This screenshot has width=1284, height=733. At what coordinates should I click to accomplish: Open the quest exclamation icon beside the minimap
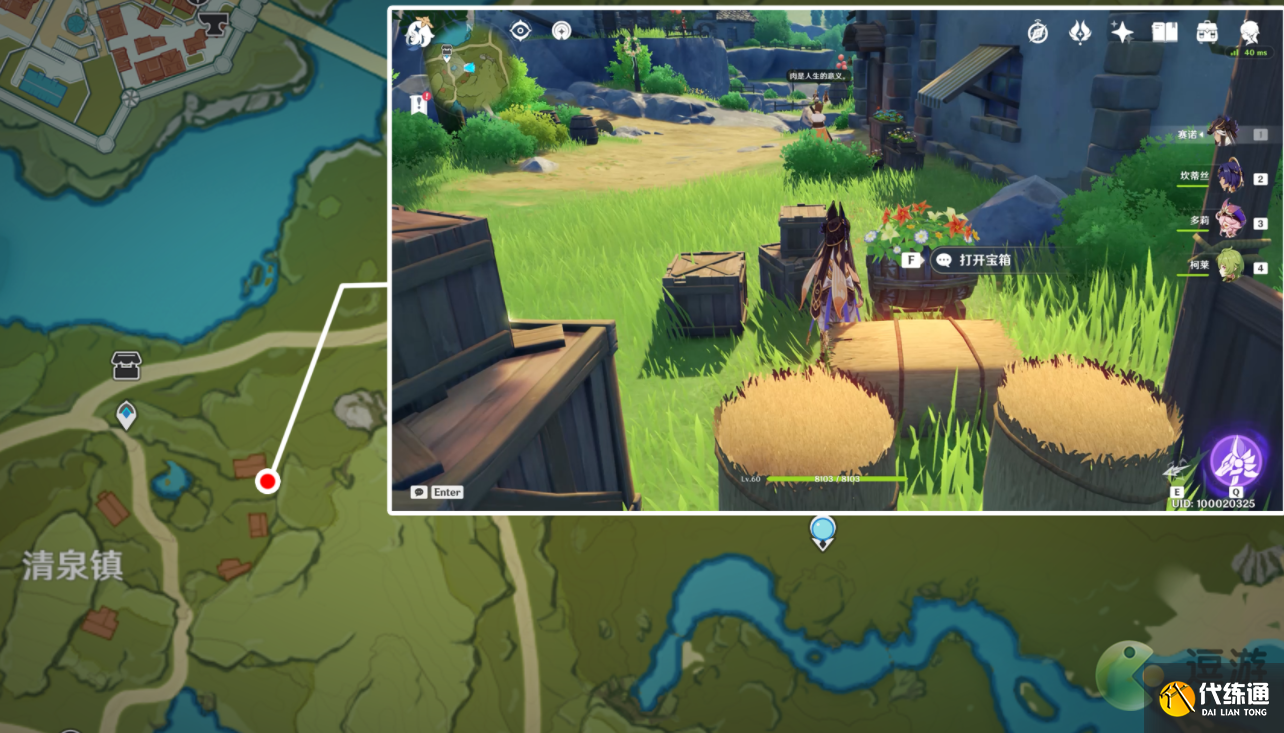coord(418,102)
